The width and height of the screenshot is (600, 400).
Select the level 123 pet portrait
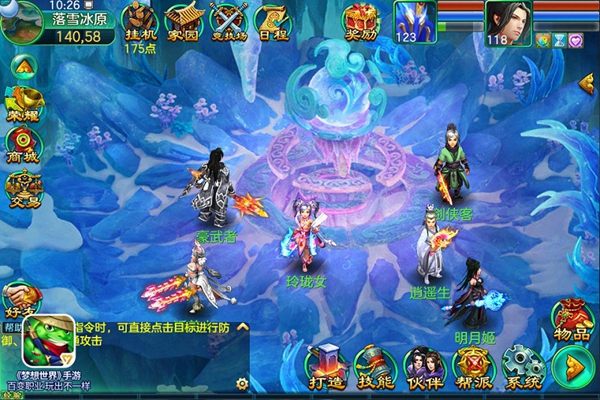pyautogui.click(x=411, y=21)
